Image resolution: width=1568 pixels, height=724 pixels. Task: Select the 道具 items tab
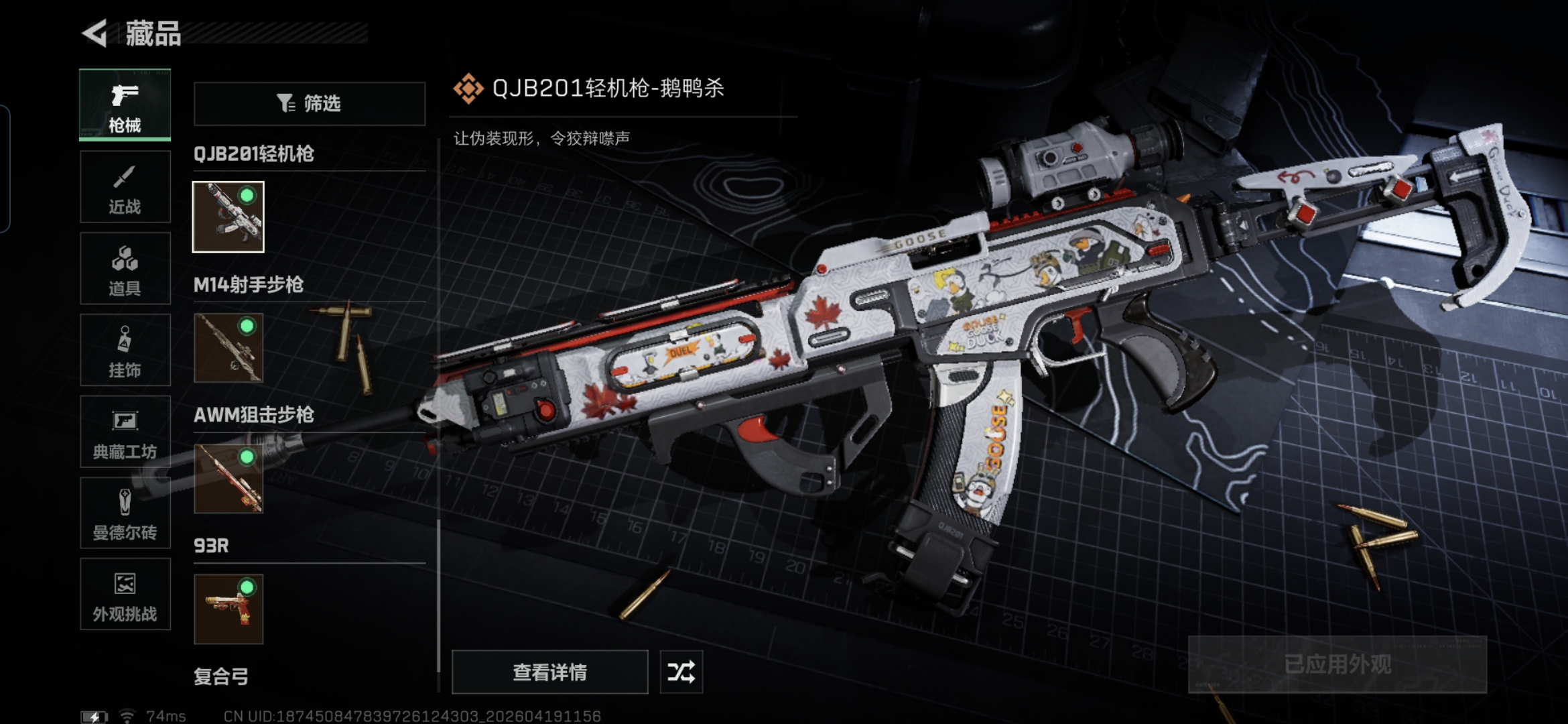pos(125,269)
